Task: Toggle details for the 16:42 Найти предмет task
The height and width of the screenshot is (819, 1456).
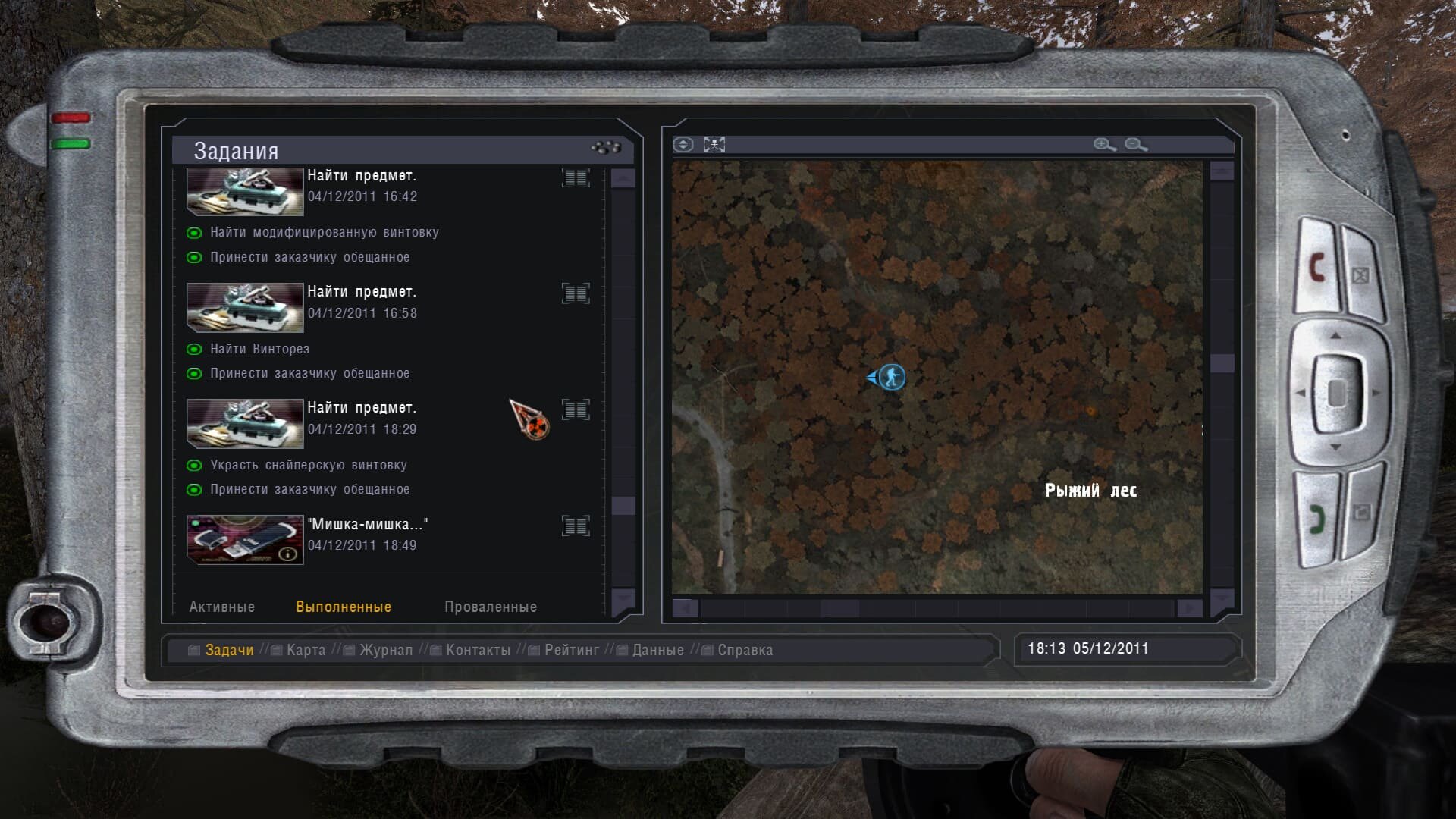Action: pos(576,177)
